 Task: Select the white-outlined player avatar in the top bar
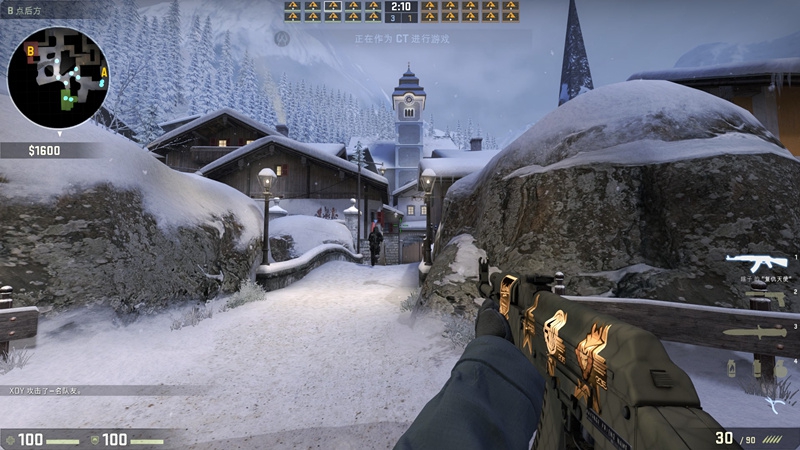tap(332, 6)
